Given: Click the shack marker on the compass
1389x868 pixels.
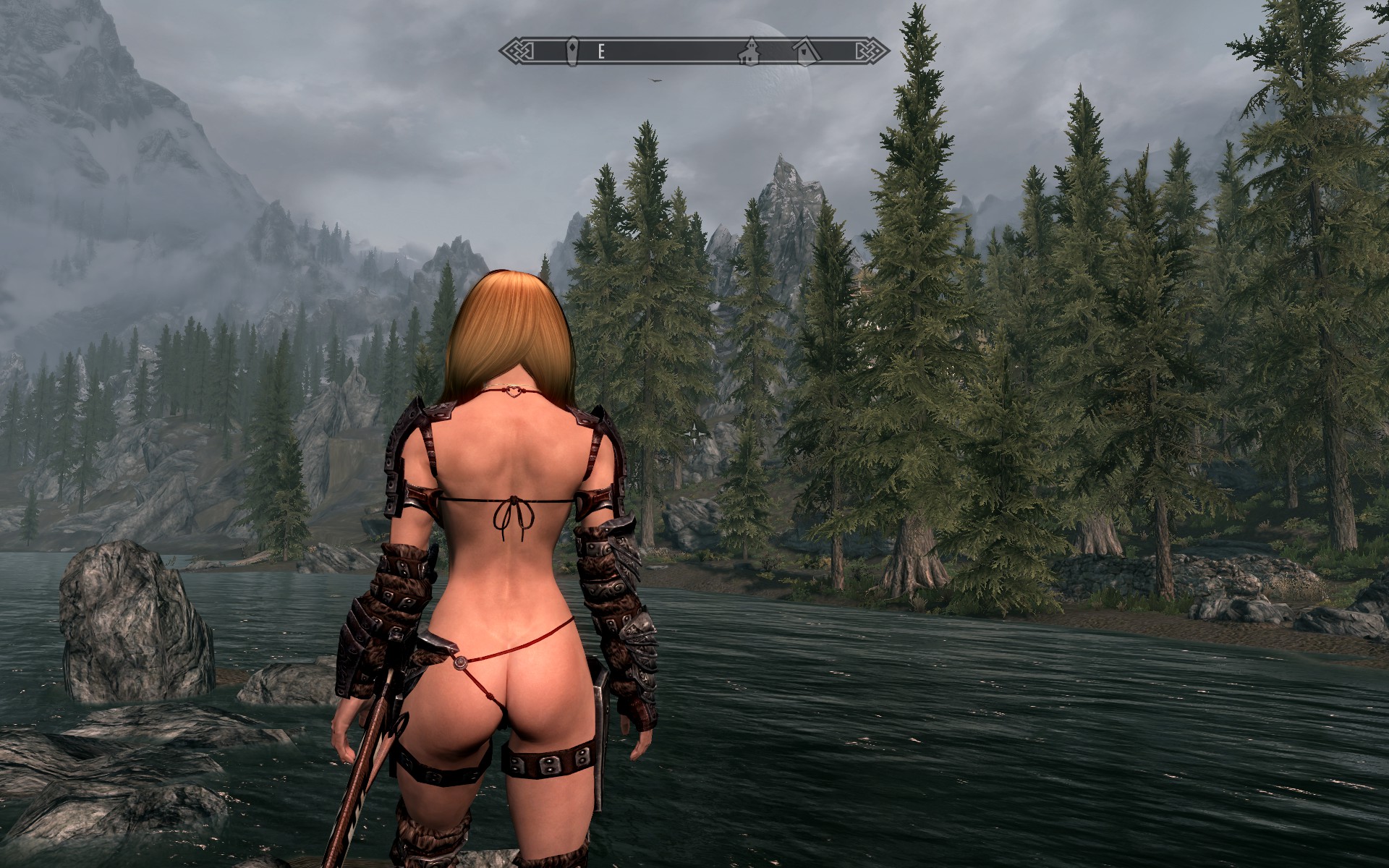Looking at the screenshot, I should tap(804, 50).
